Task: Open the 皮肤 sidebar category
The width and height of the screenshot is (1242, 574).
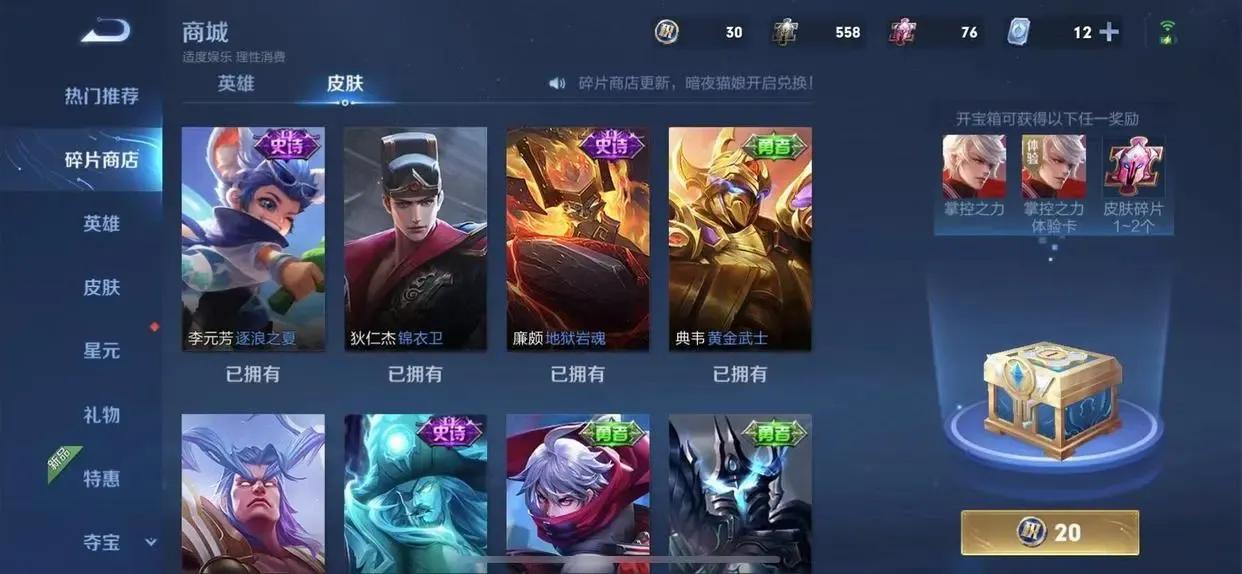Action: (101, 287)
